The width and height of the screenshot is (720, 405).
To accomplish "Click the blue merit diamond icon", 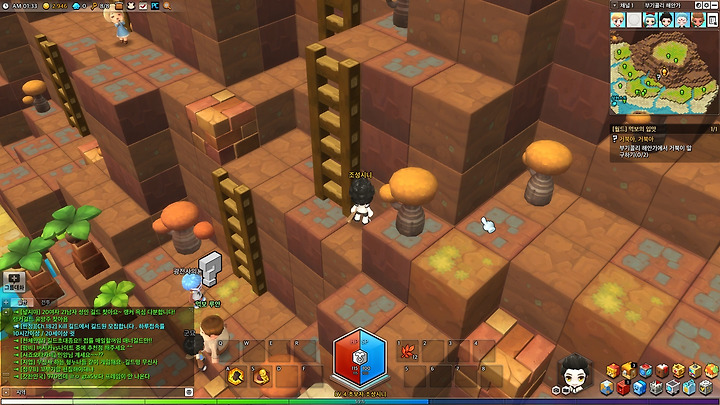I will (x=75, y=5).
